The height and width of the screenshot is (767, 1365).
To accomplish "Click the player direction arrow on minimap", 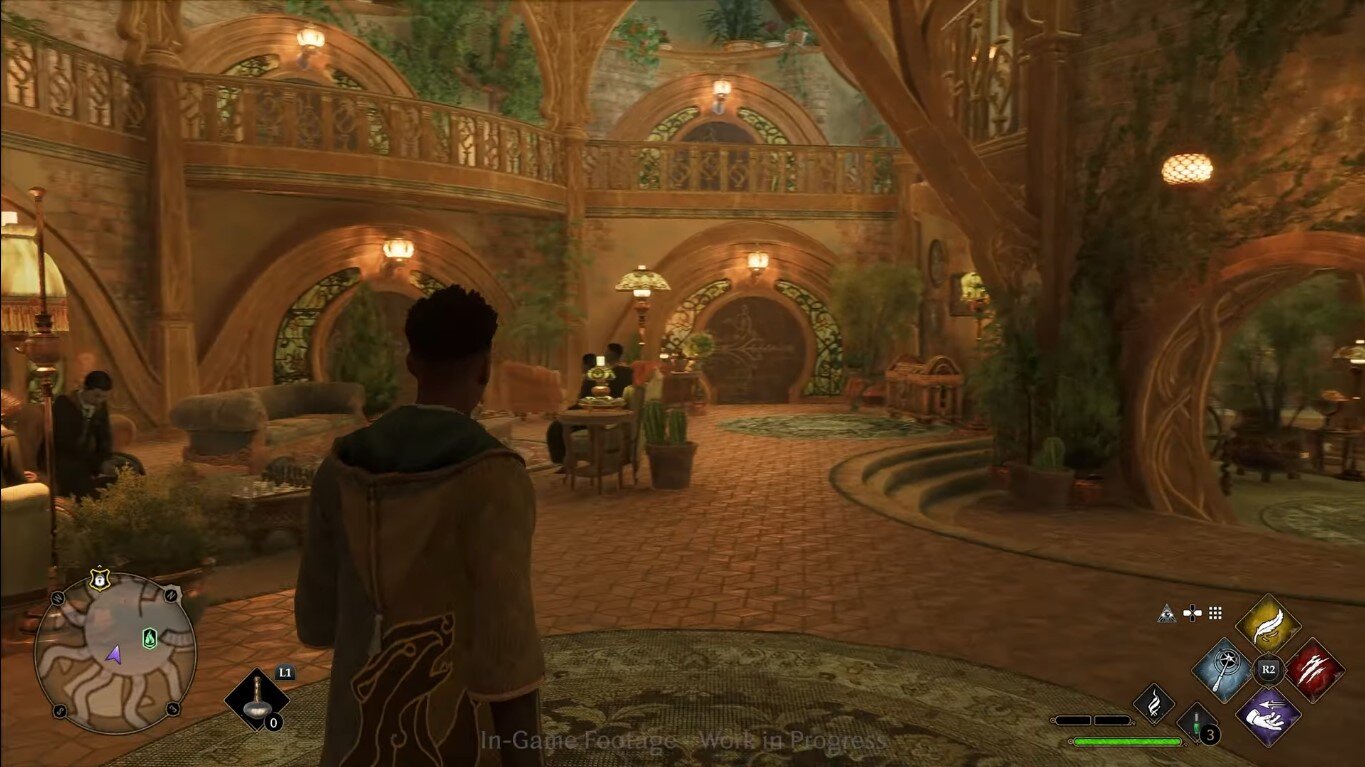I will click(114, 655).
